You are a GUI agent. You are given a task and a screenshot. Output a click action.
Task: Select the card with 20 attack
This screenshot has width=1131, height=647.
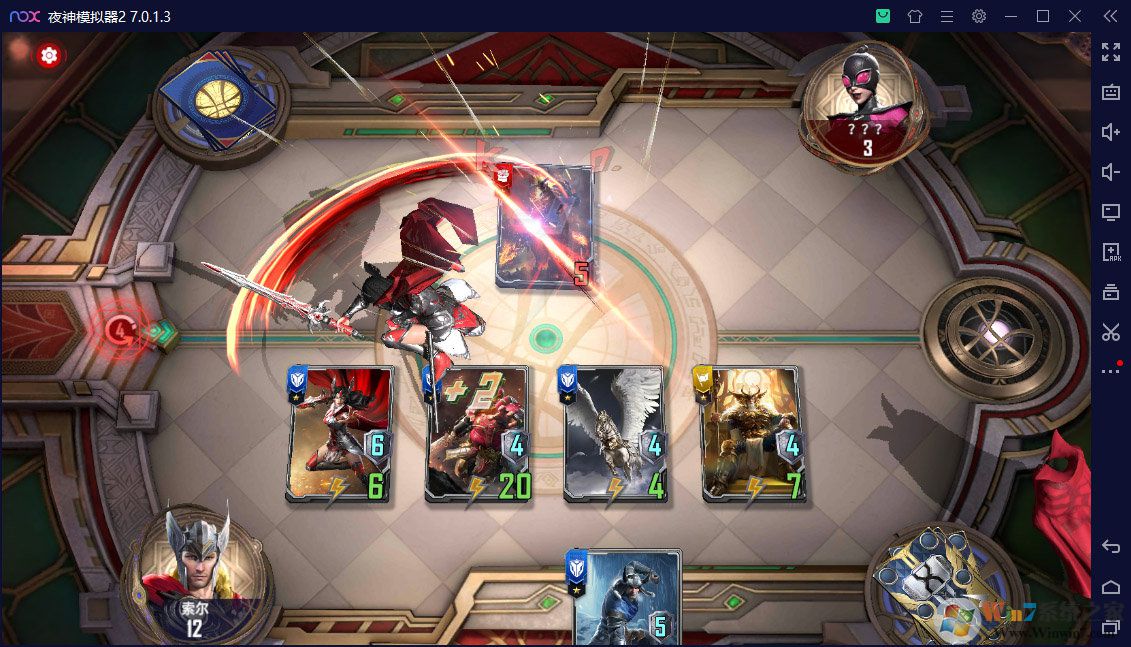click(x=477, y=433)
